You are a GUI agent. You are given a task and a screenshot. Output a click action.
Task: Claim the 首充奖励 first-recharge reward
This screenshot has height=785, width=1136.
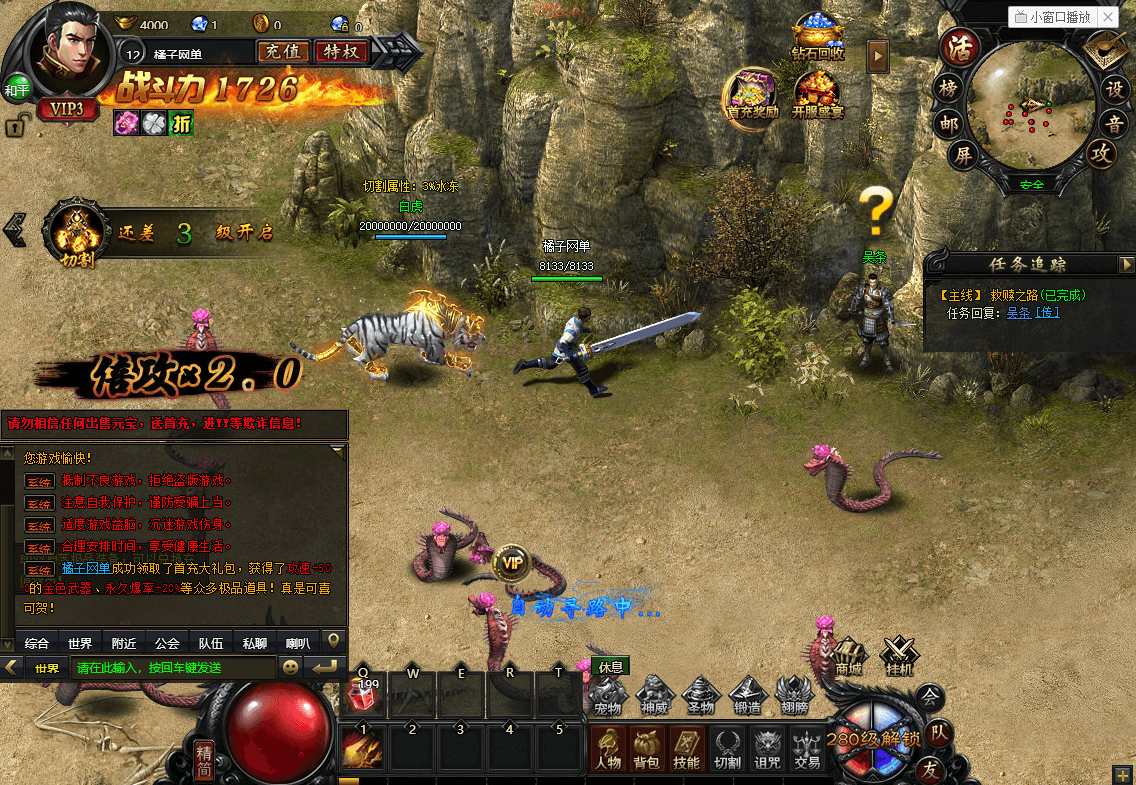(x=752, y=95)
